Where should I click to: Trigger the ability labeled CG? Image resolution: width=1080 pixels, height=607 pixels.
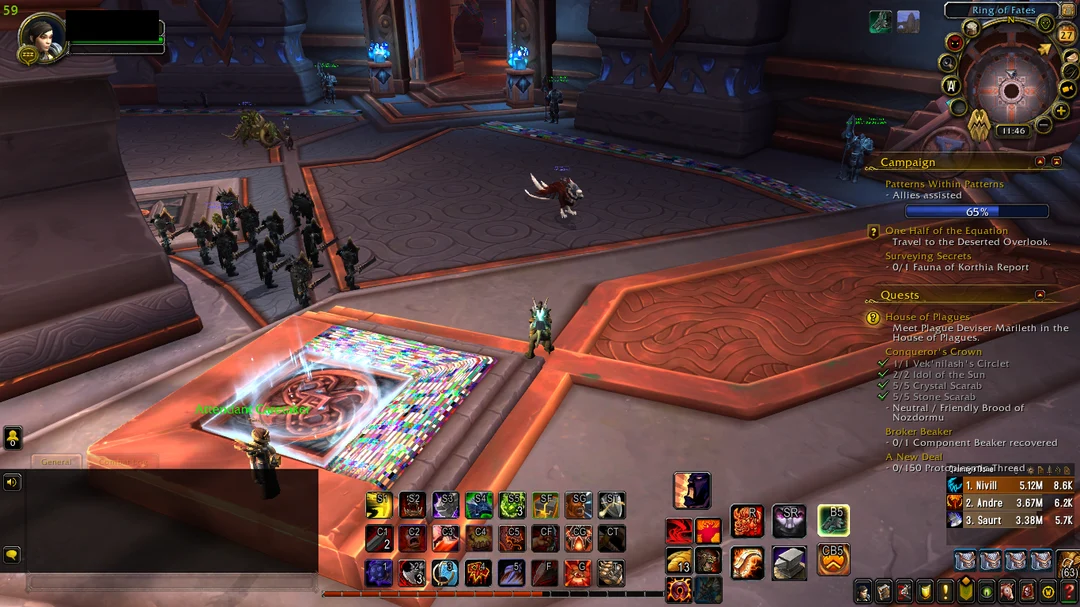pyautogui.click(x=578, y=539)
